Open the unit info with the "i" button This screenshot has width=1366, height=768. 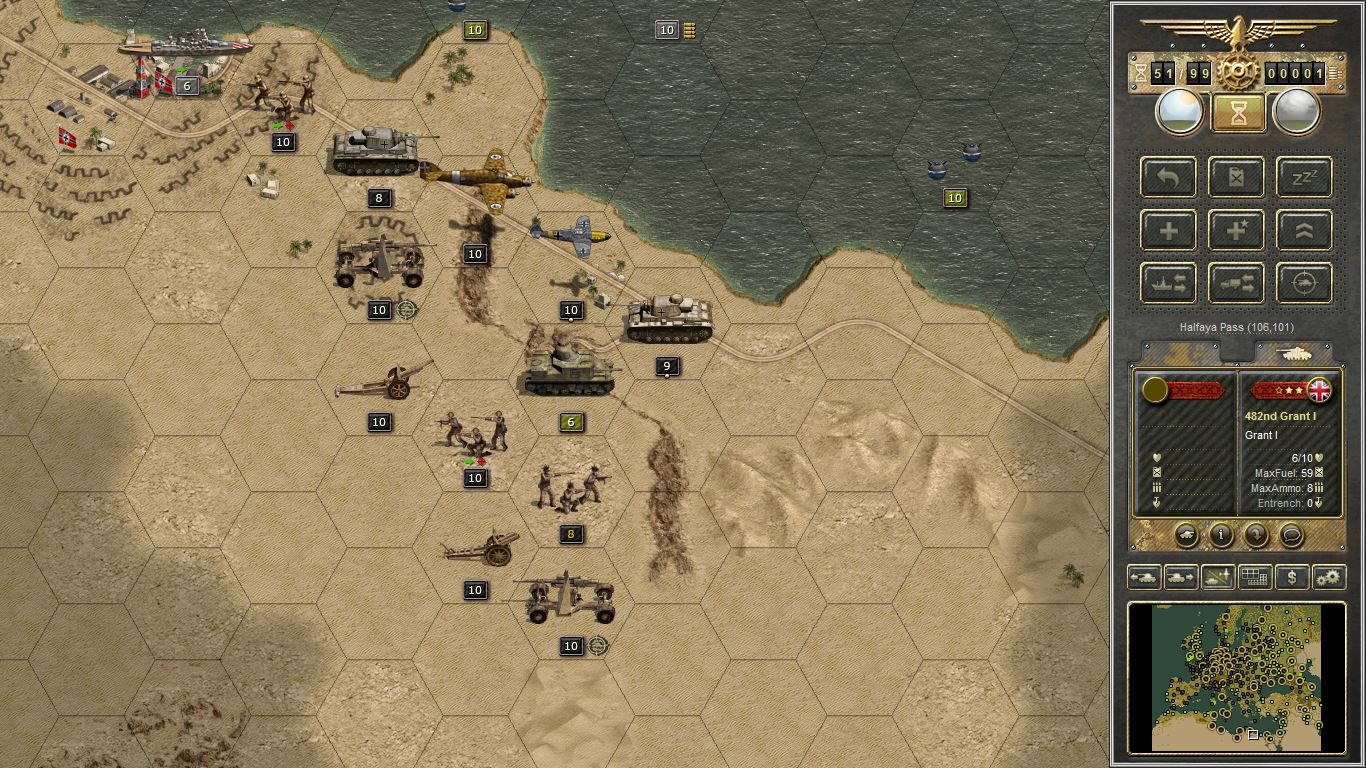[1221, 535]
